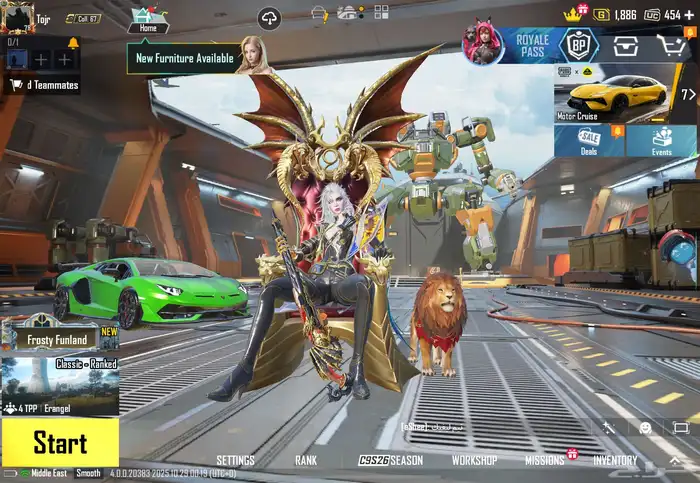Open the shopping cart shop
This screenshot has height=483, width=700.
point(672,46)
